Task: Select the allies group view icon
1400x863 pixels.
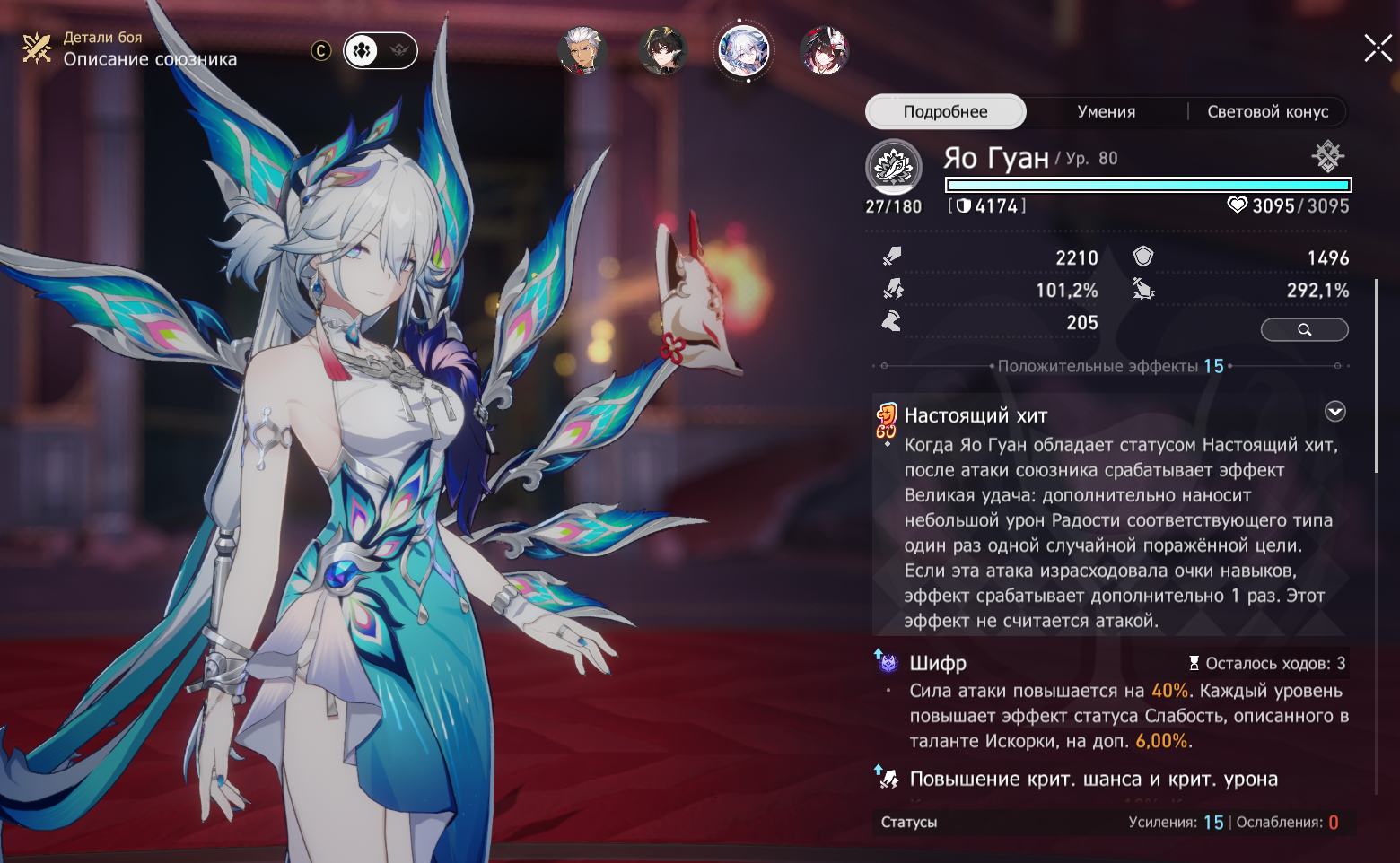Action: point(362,51)
